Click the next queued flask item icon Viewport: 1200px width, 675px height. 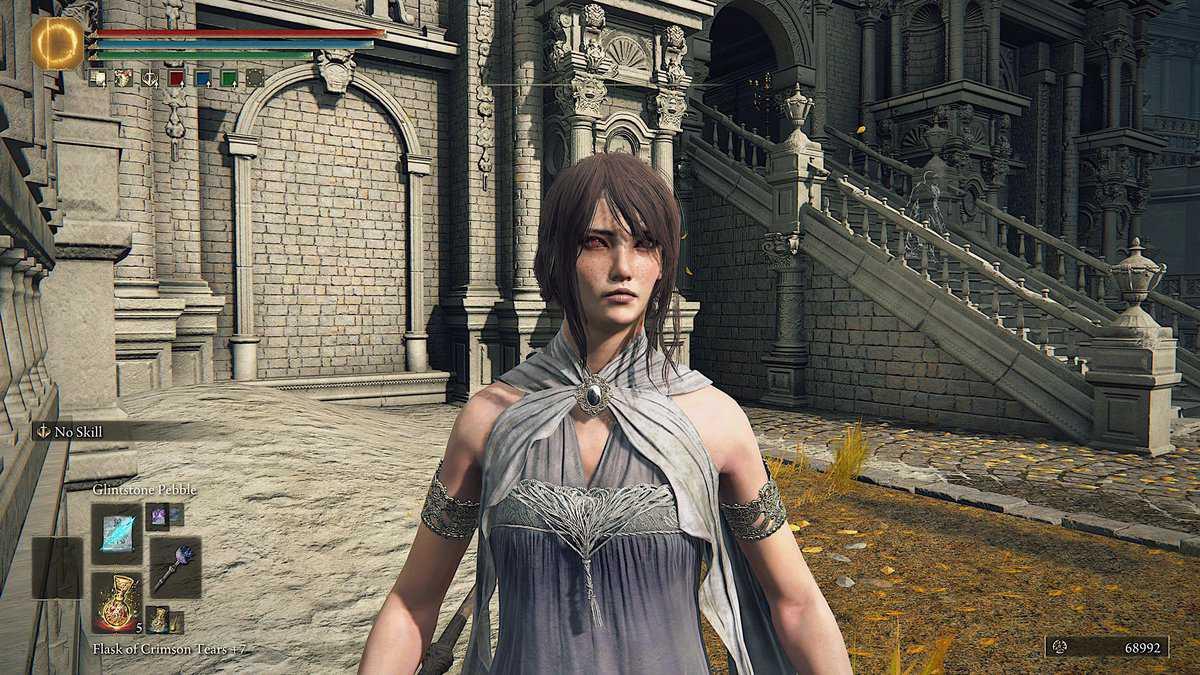pos(158,619)
